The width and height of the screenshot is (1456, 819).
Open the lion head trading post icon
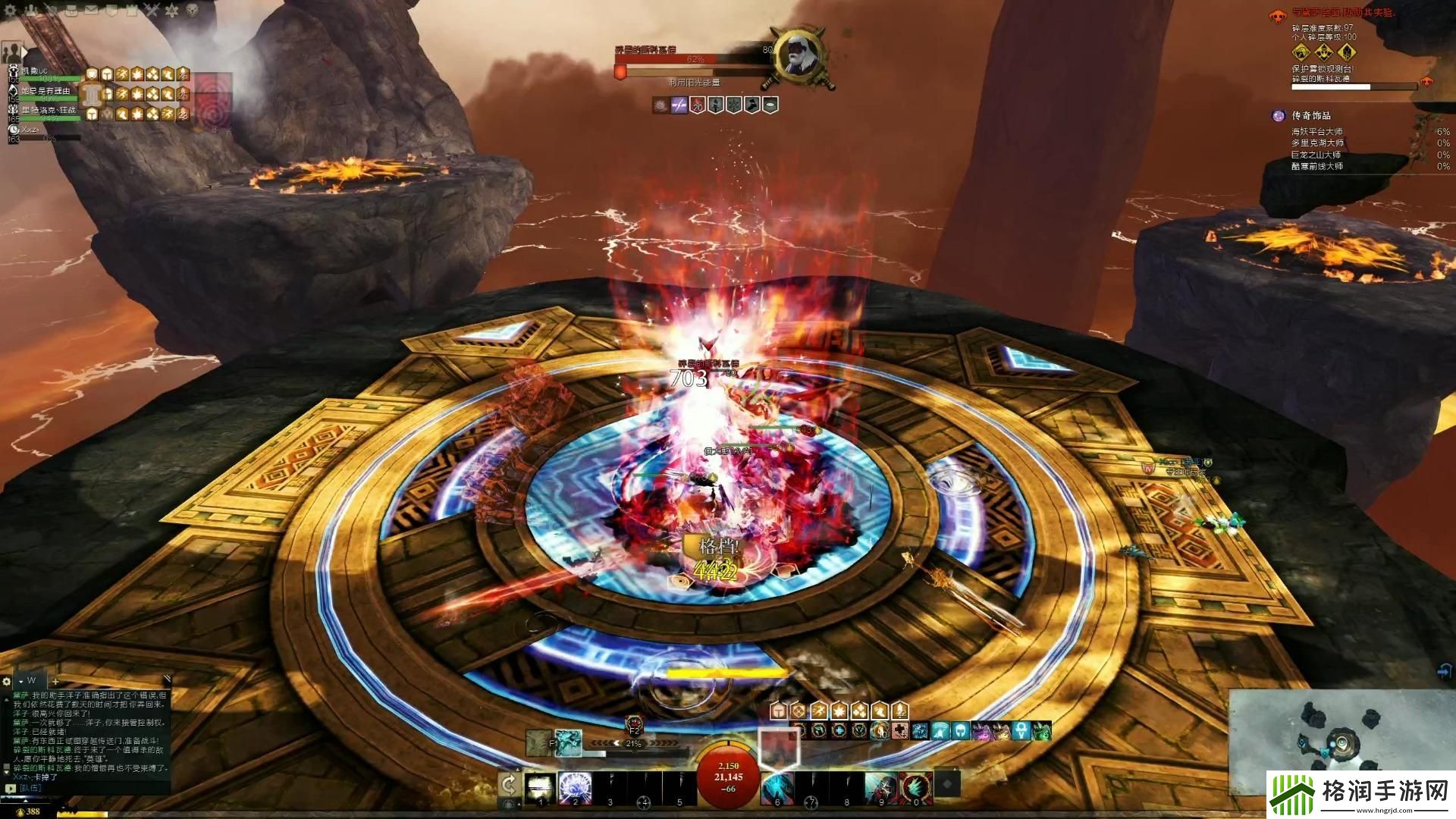point(191,11)
